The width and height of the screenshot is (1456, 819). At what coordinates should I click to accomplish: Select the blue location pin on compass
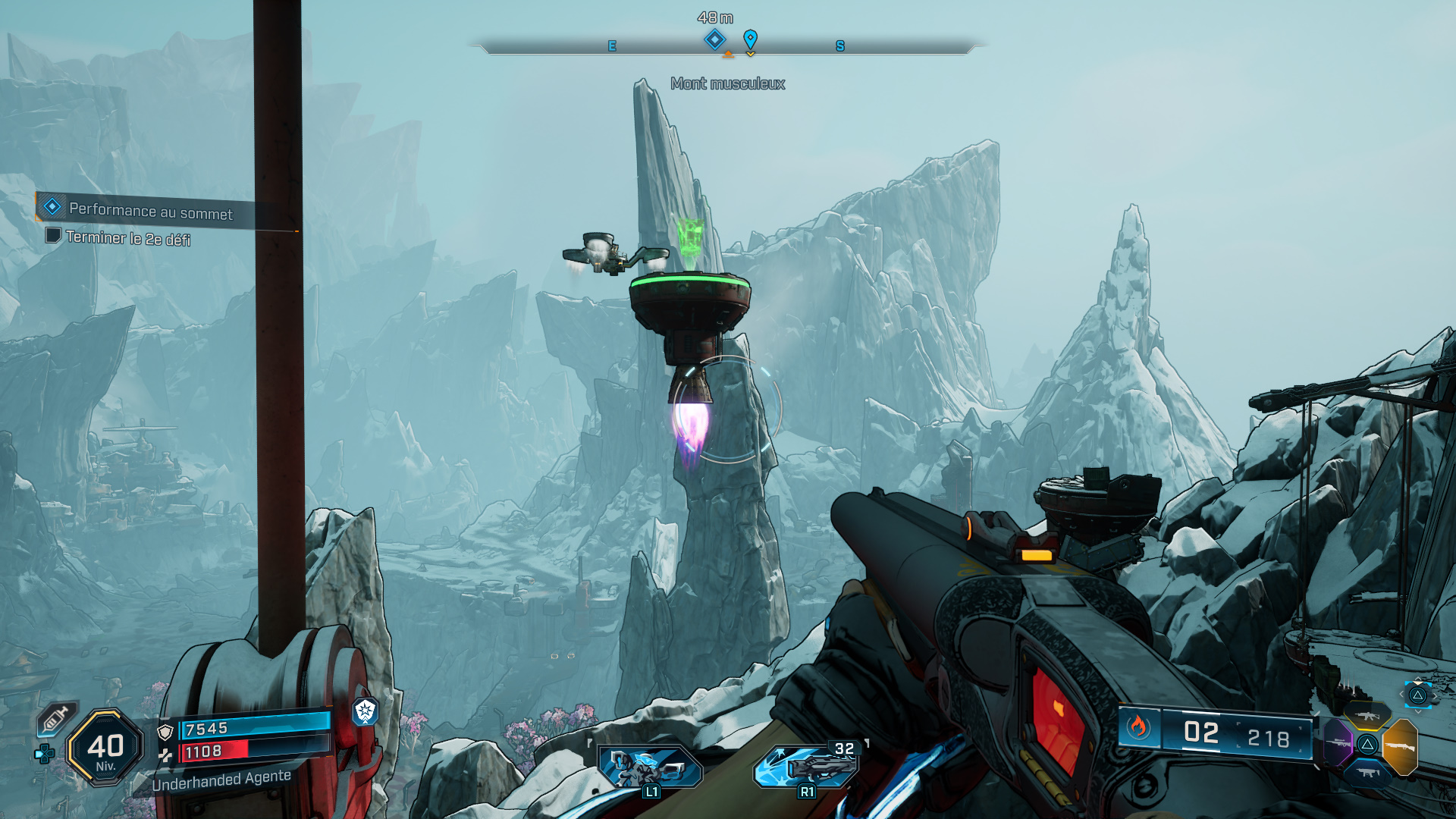[x=750, y=39]
